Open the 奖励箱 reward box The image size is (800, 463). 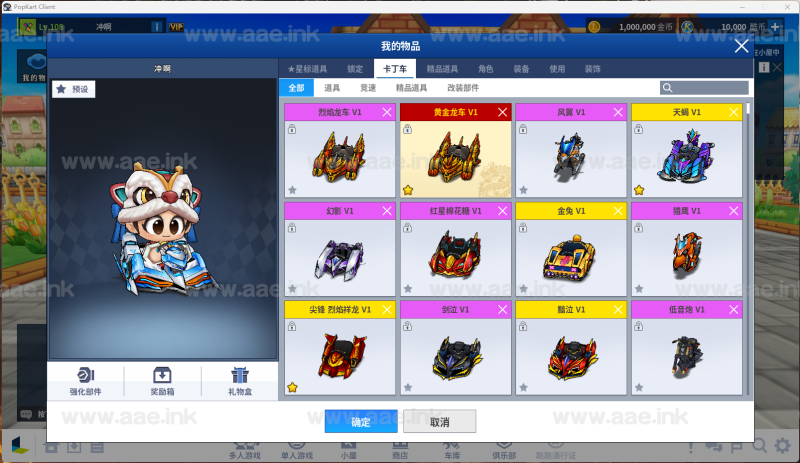click(x=162, y=381)
